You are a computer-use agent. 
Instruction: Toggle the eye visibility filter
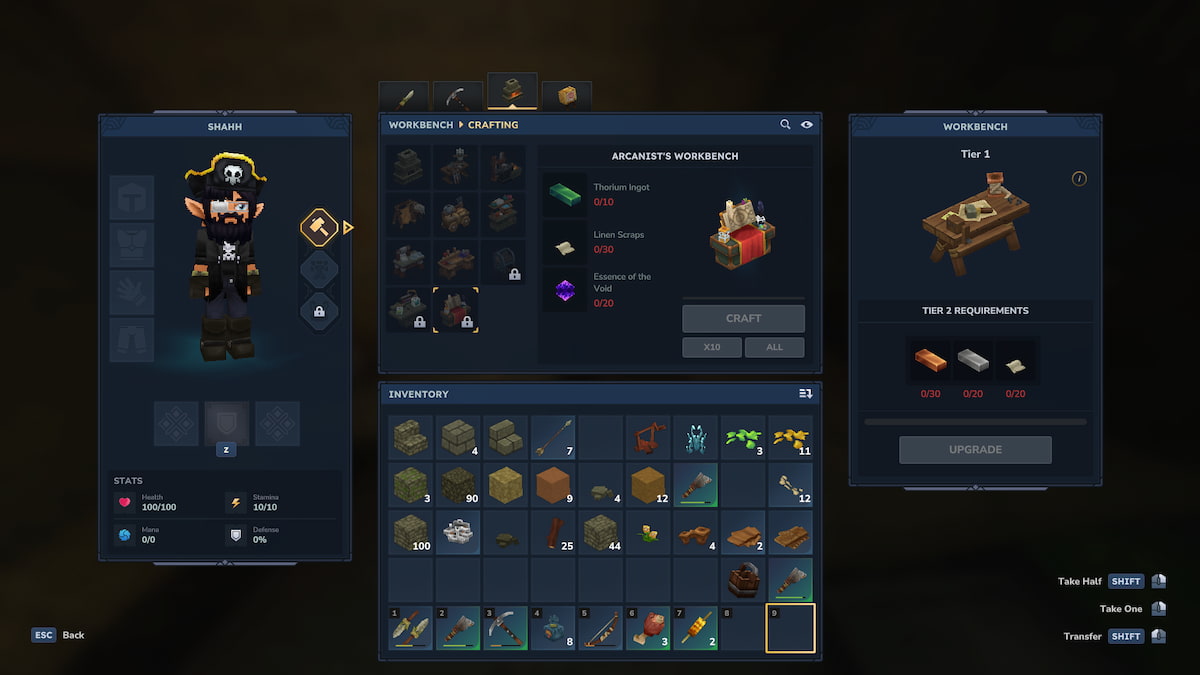[807, 125]
